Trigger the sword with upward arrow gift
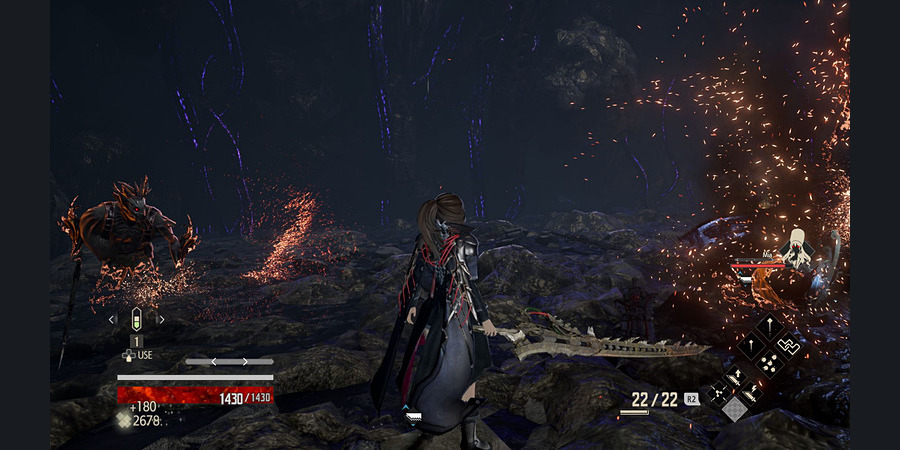This screenshot has width=900, height=450. pyautogui.click(x=735, y=376)
